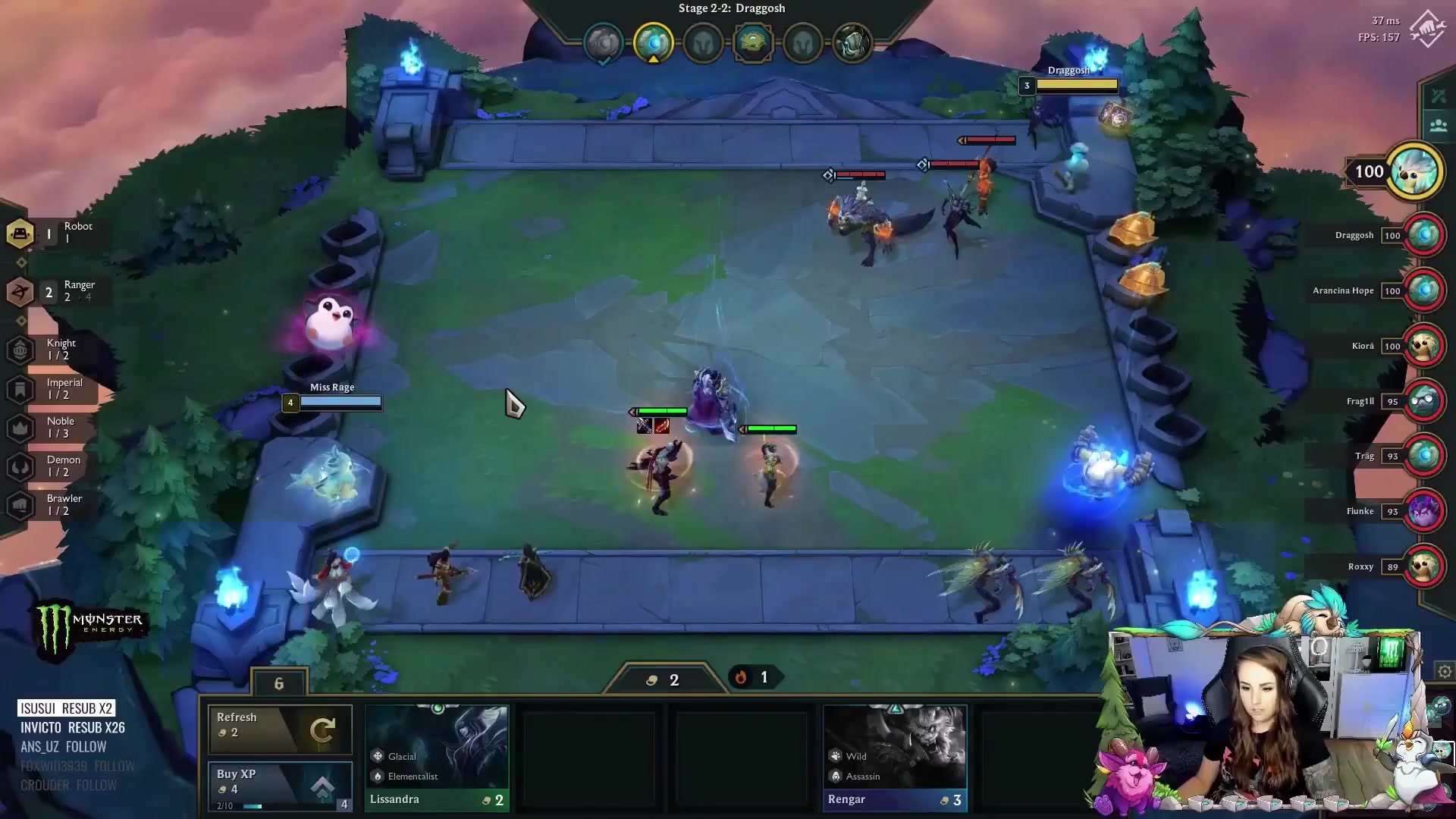
Task: View Draggosh's board from the scoreboard
Action: tap(1423, 235)
